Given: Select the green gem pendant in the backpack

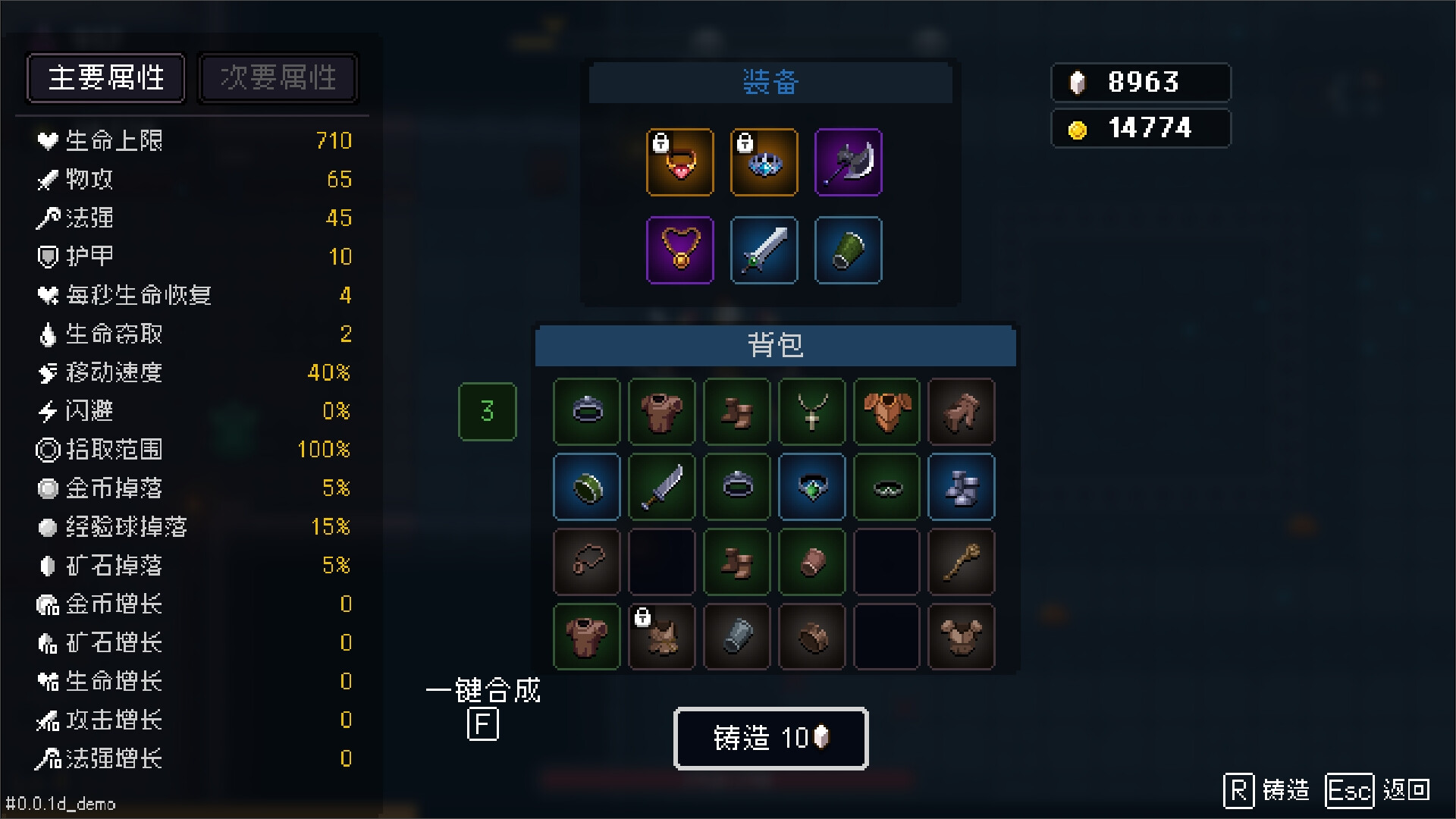Looking at the screenshot, I should (811, 487).
